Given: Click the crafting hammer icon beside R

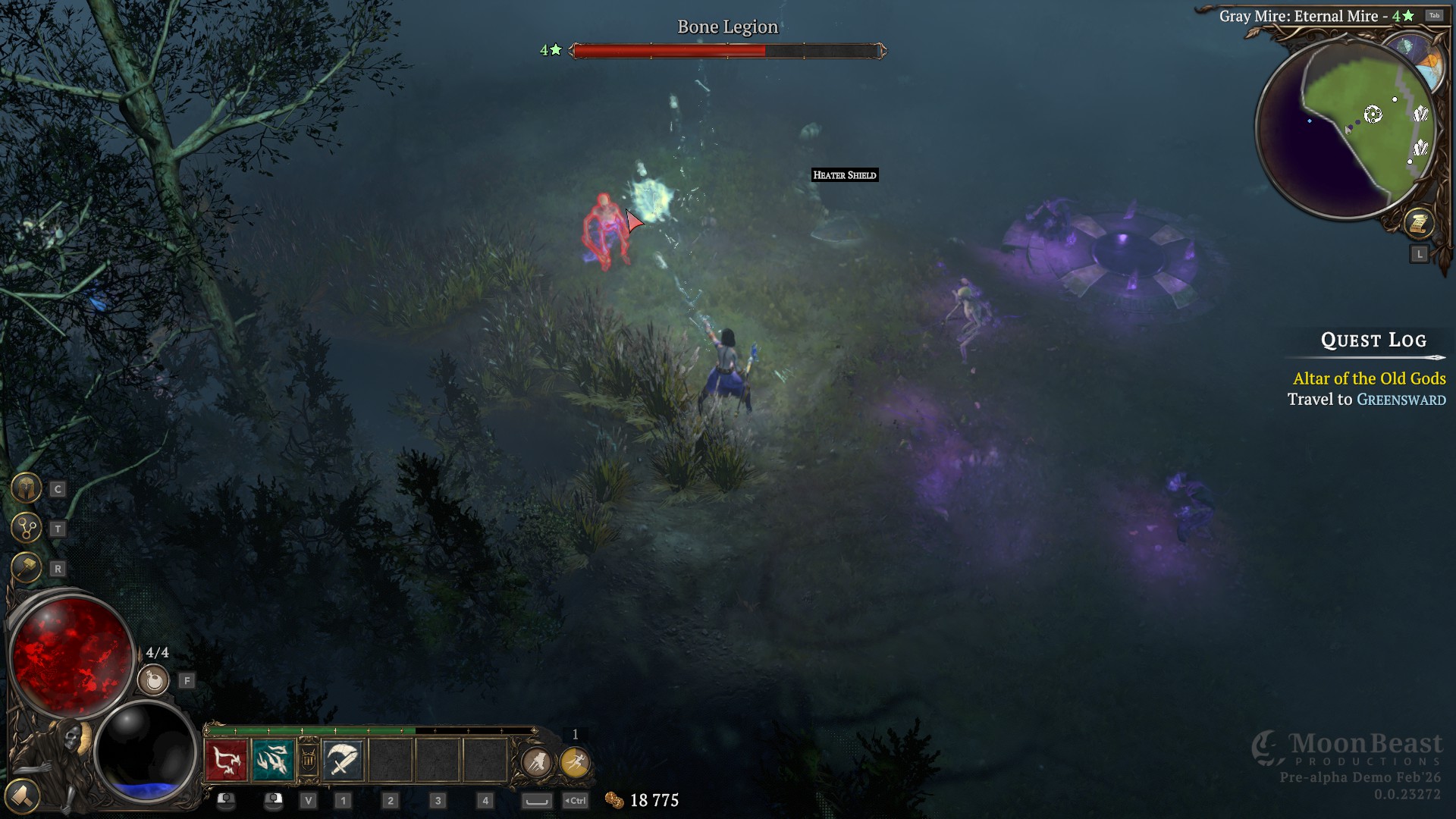Looking at the screenshot, I should pyautogui.click(x=27, y=568).
